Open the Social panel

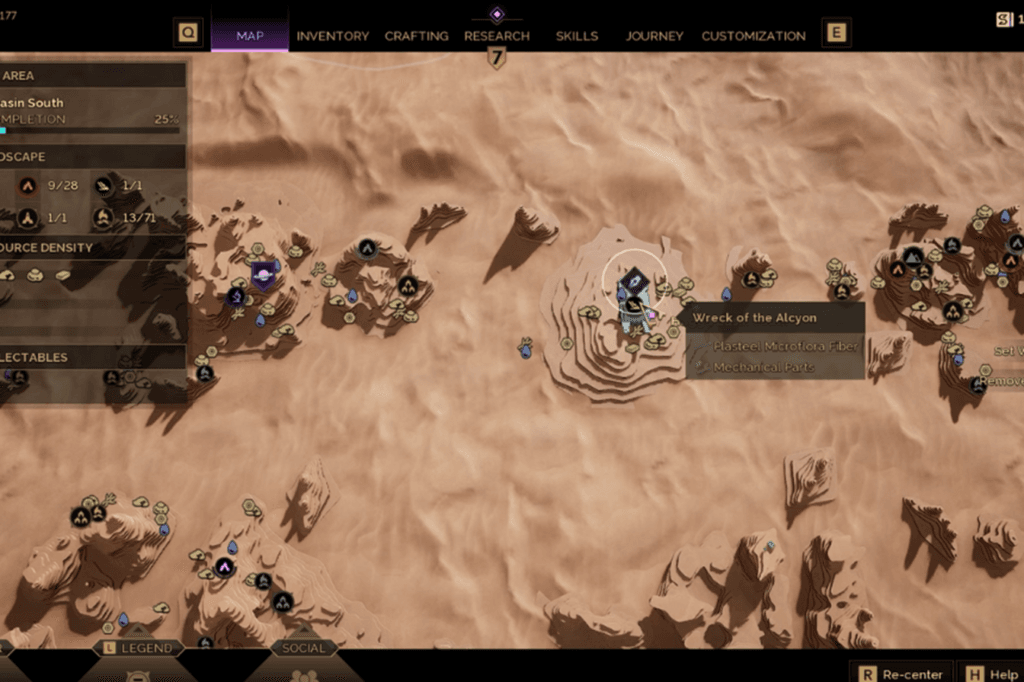pyautogui.click(x=303, y=648)
